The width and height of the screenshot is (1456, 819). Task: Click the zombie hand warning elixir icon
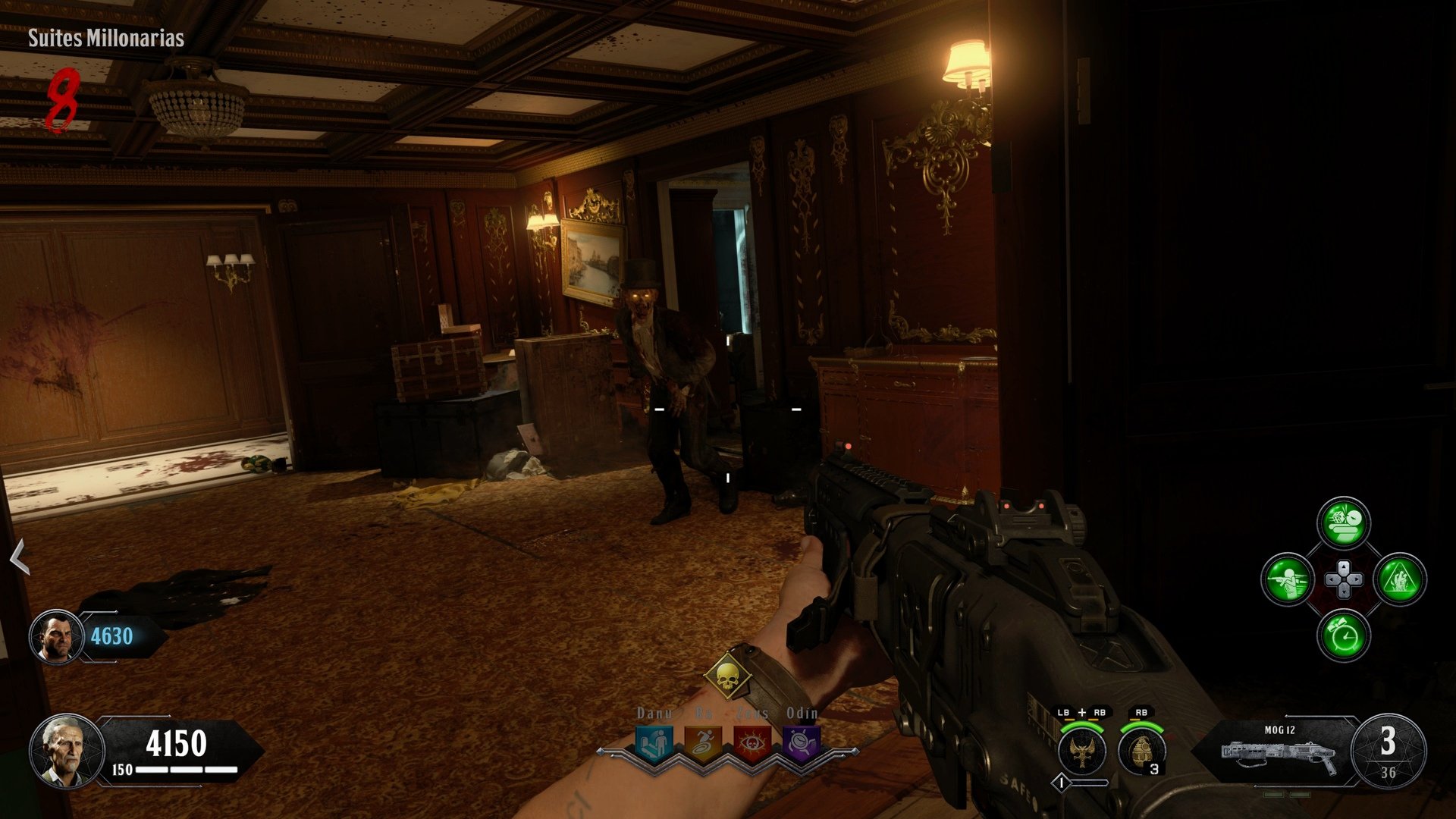1403,580
